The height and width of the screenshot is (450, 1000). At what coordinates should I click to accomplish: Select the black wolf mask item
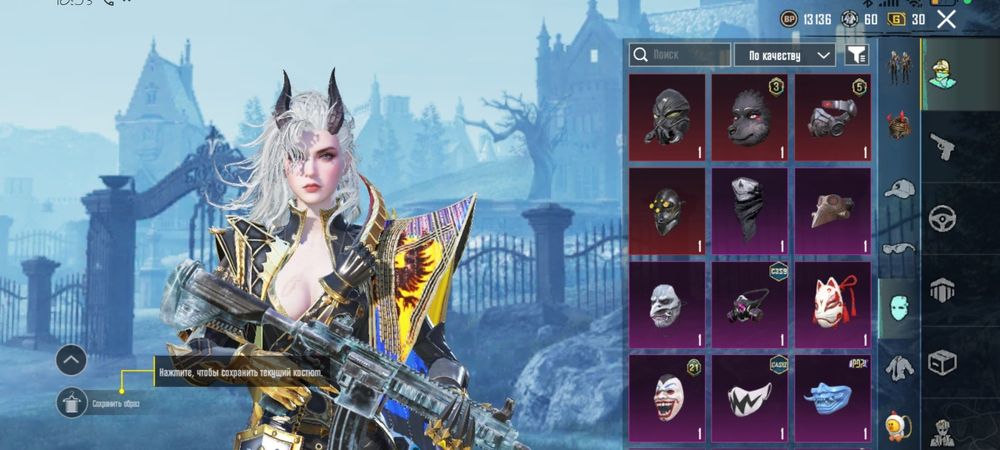point(748,118)
